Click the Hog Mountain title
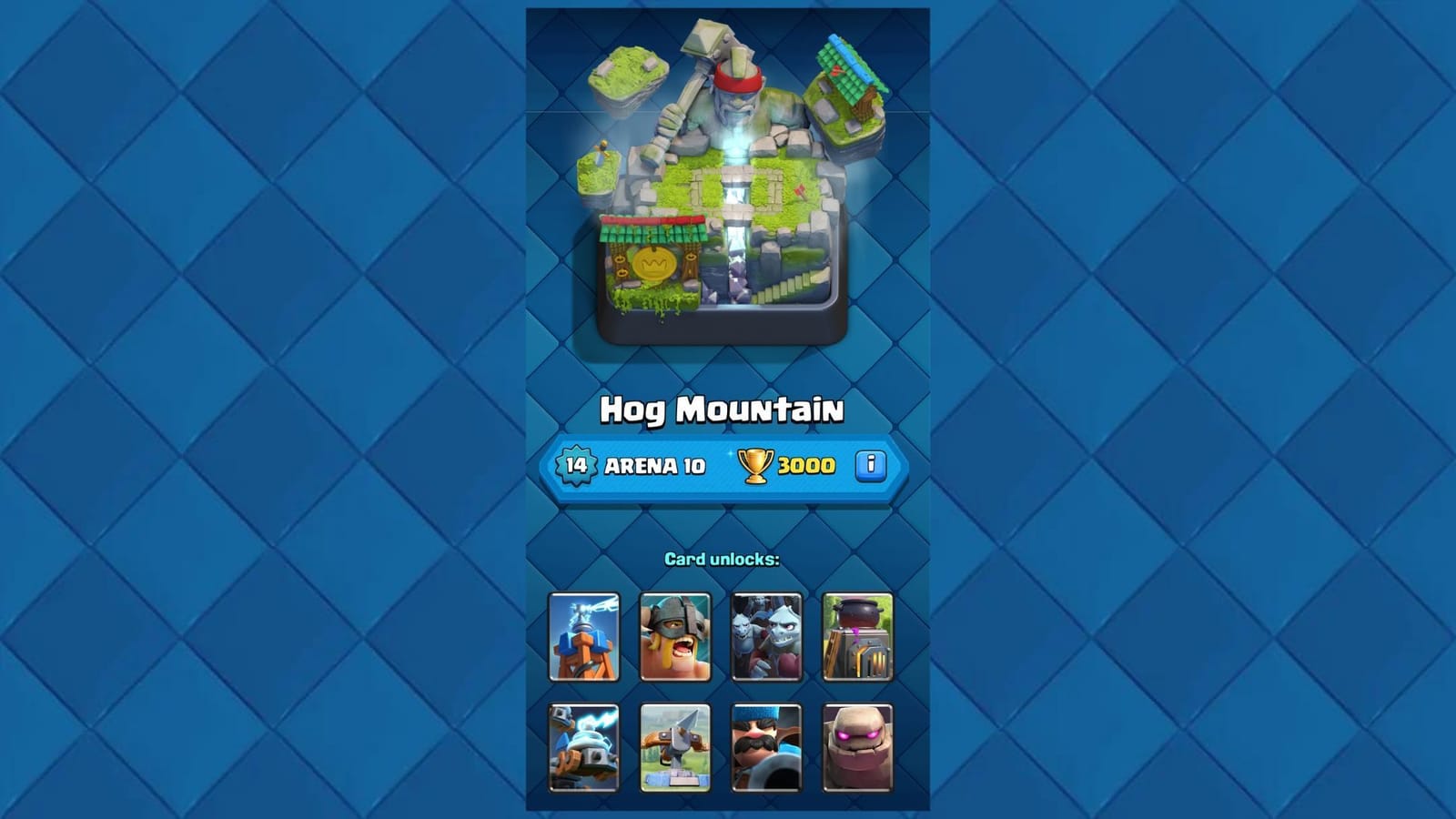The image size is (1456, 819). (x=723, y=409)
